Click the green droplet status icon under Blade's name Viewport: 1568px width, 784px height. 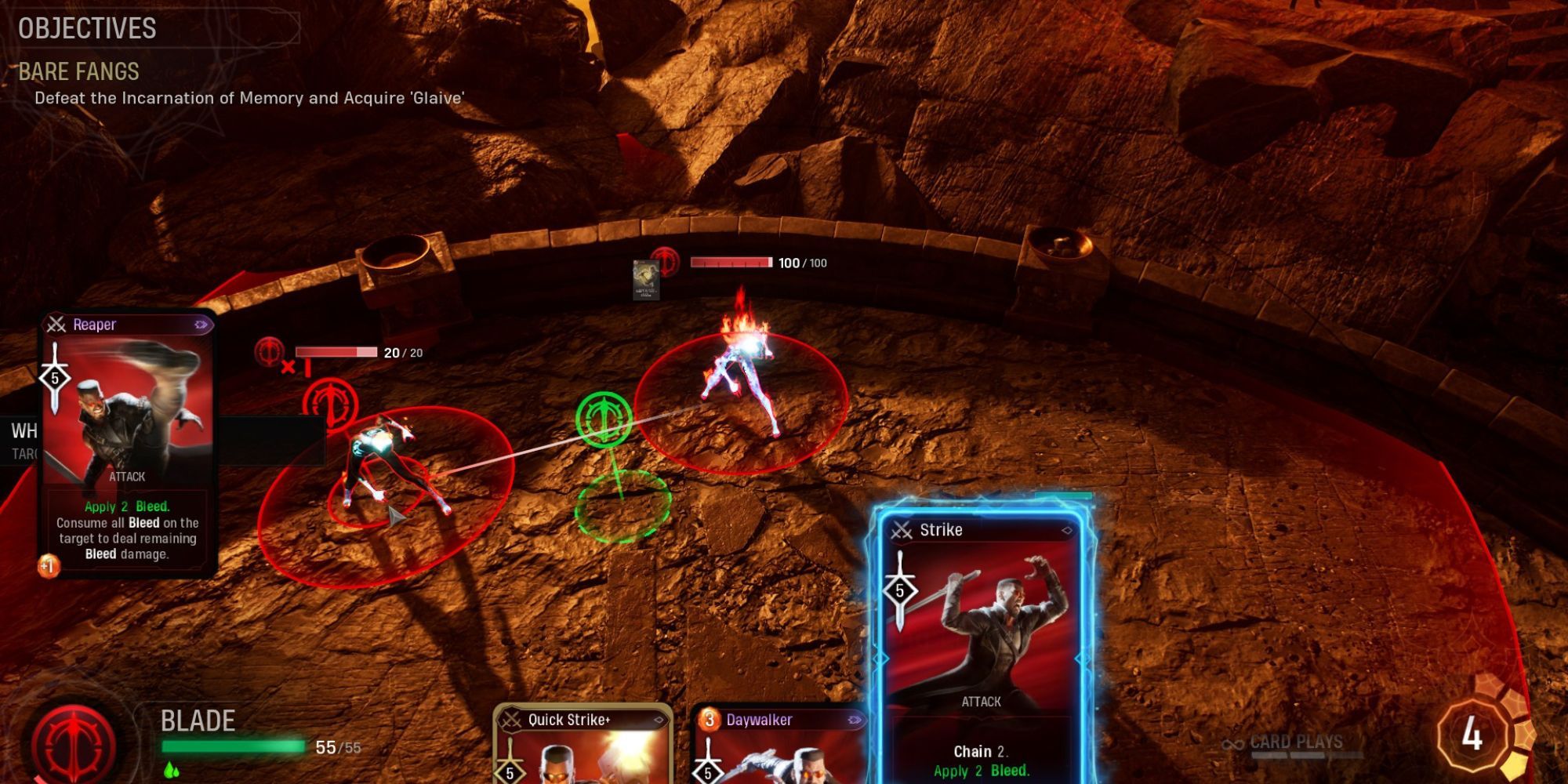172,771
